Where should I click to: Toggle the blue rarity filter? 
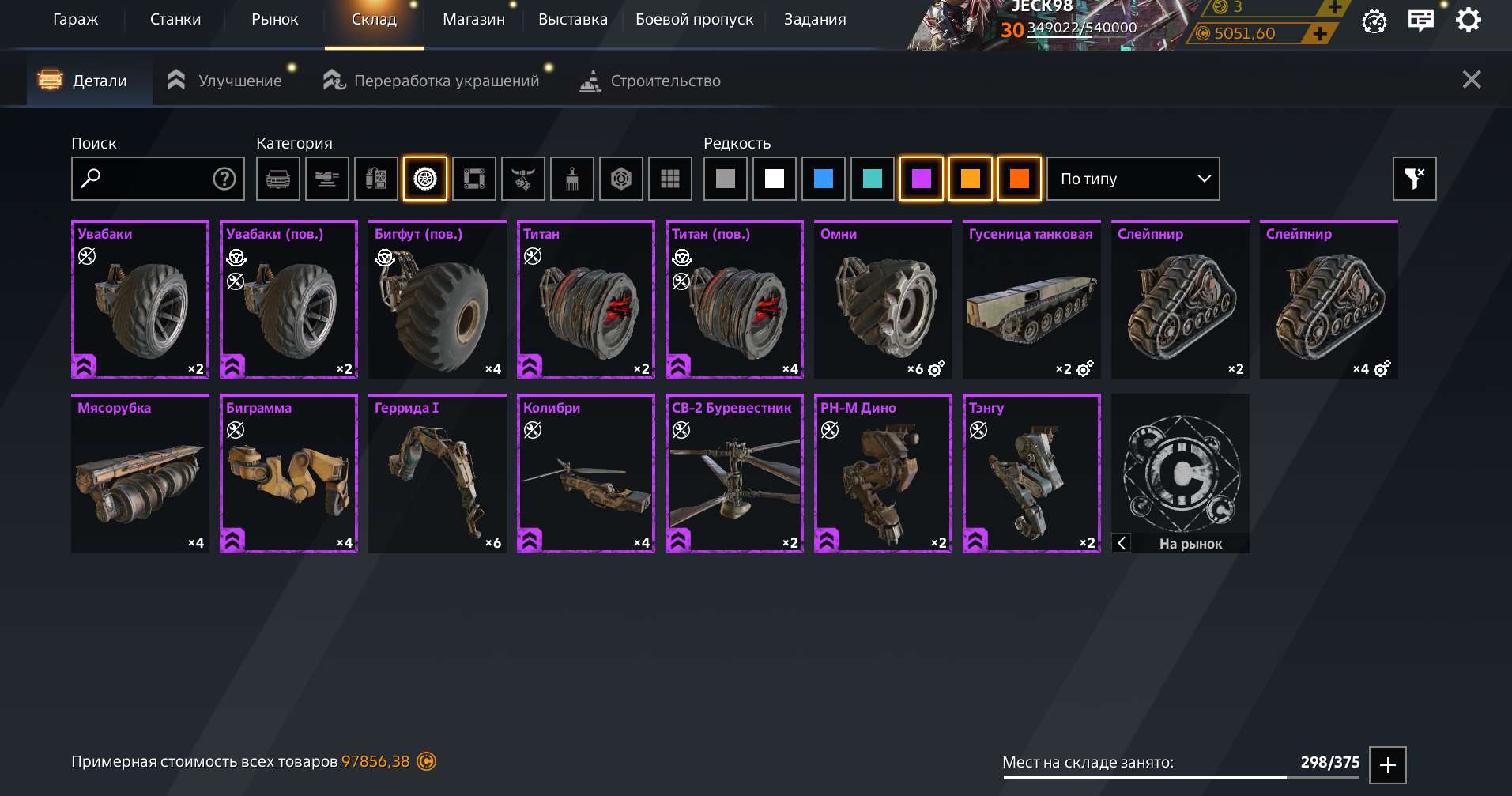click(824, 179)
